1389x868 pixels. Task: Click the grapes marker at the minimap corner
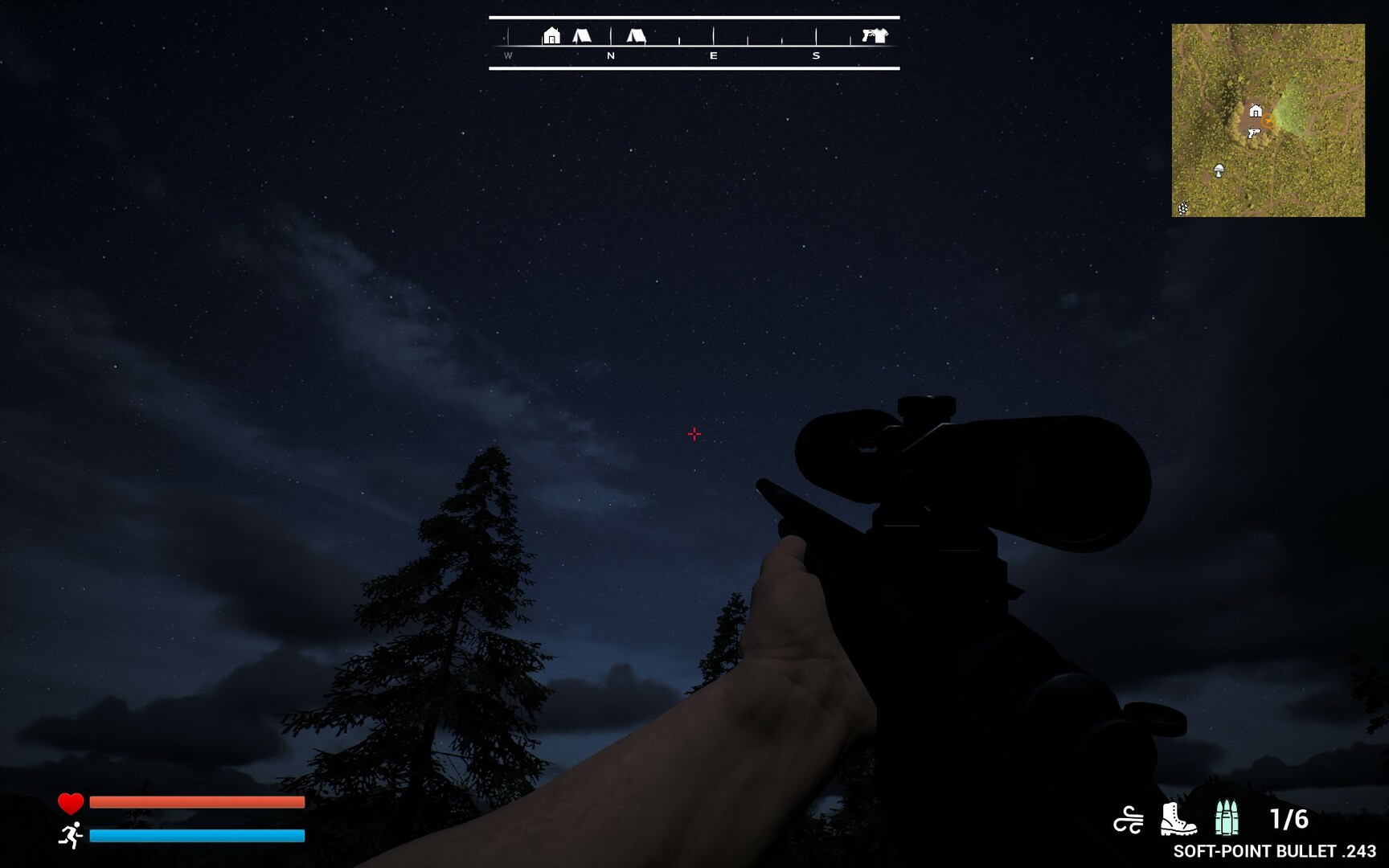tap(1182, 208)
